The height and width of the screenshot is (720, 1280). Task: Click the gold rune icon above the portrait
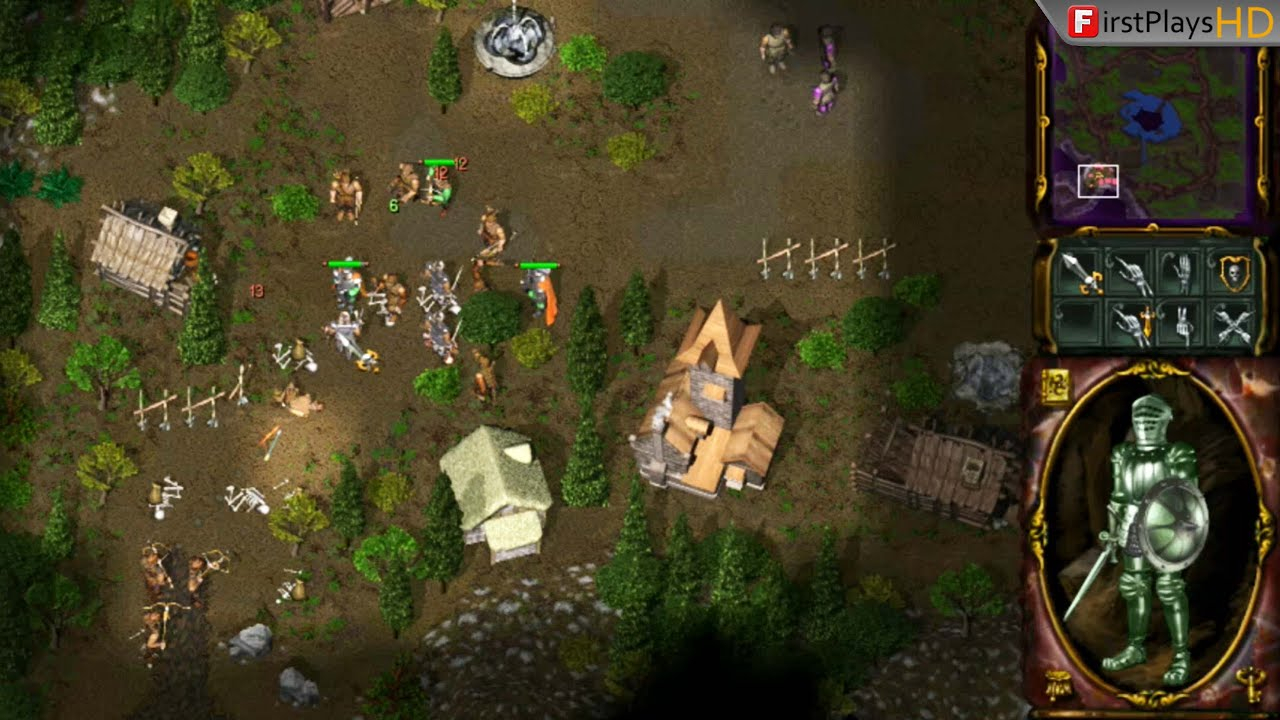pos(1055,385)
